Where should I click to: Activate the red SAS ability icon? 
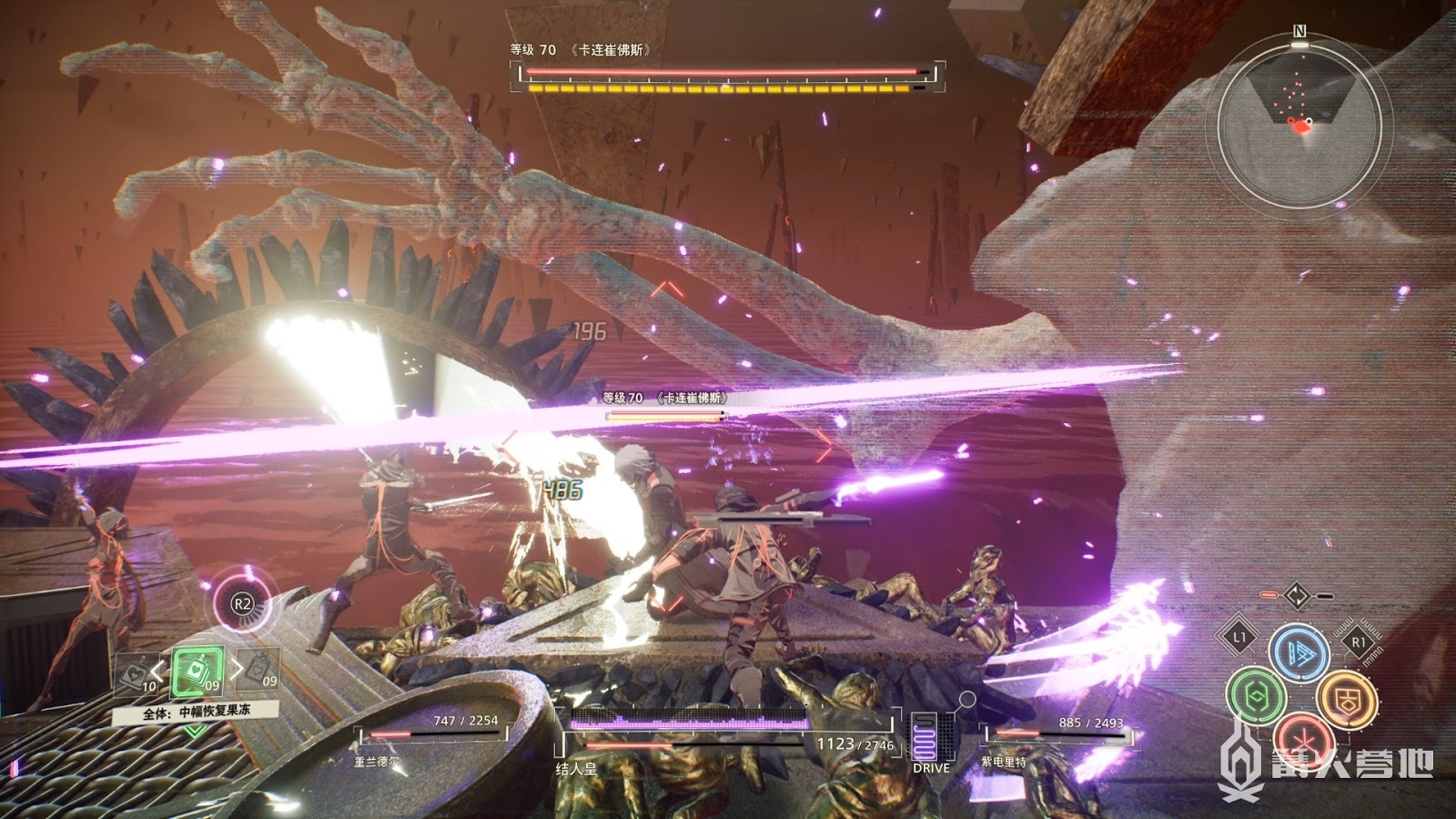click(x=1301, y=737)
